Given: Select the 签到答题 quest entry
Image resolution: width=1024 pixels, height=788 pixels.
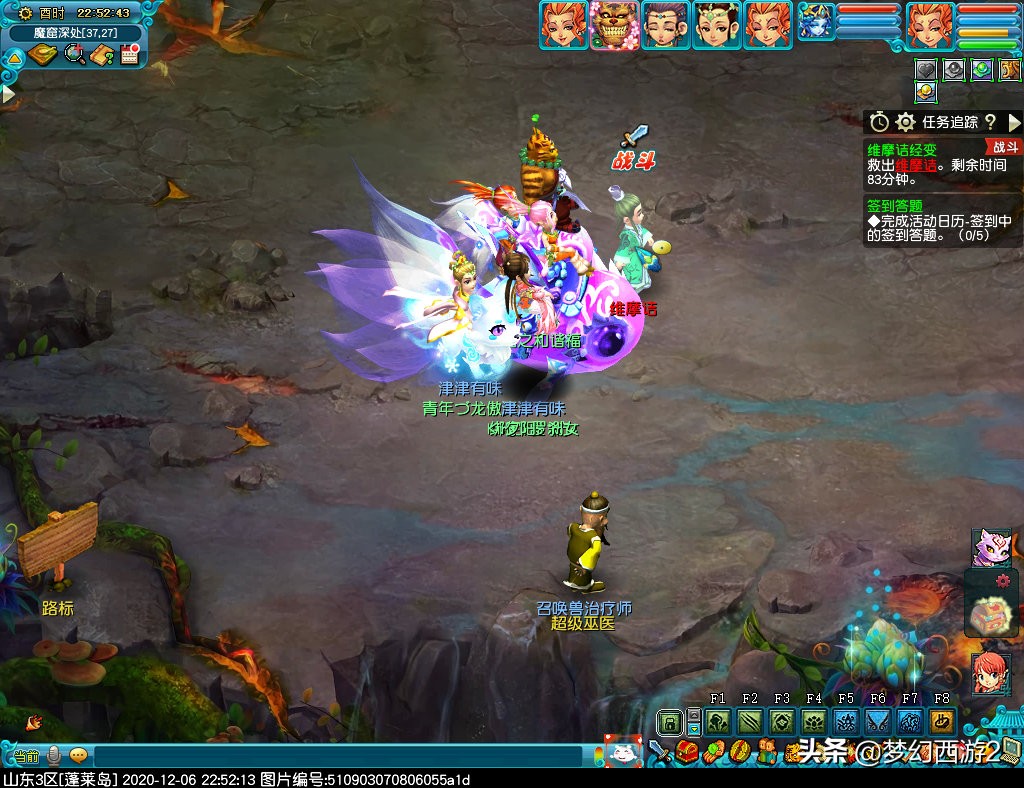Looking at the screenshot, I should pos(895,206).
